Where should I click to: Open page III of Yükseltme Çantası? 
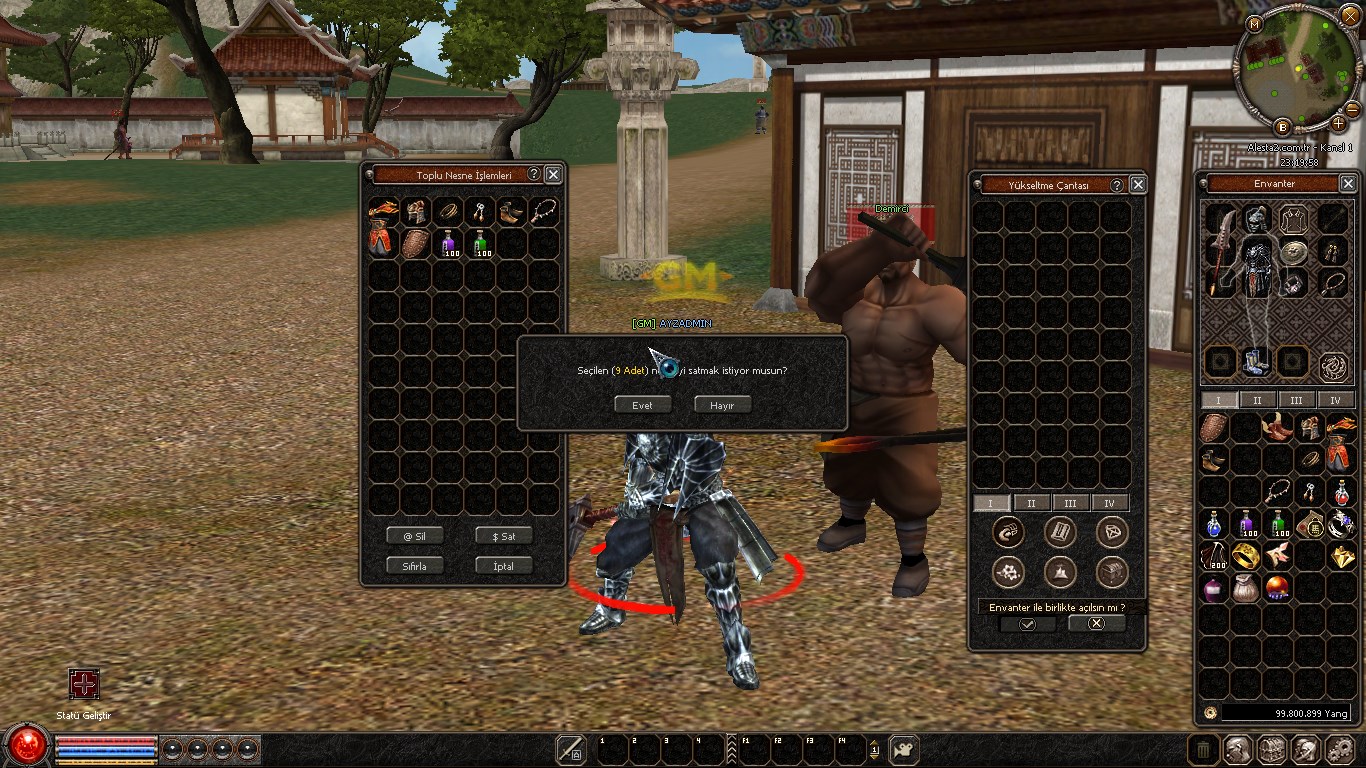click(x=1070, y=503)
